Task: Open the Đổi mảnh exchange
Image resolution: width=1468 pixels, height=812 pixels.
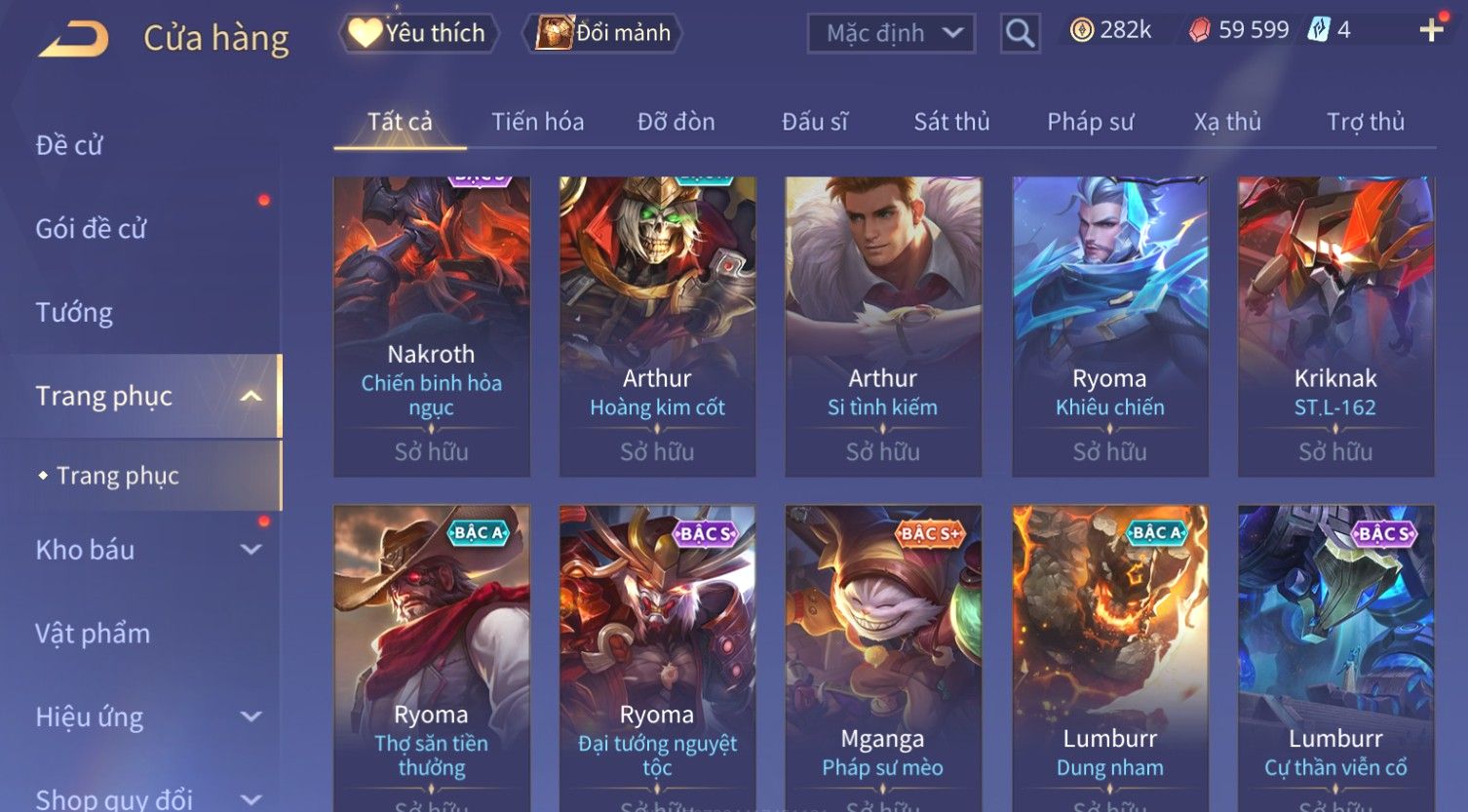Action: tap(604, 33)
